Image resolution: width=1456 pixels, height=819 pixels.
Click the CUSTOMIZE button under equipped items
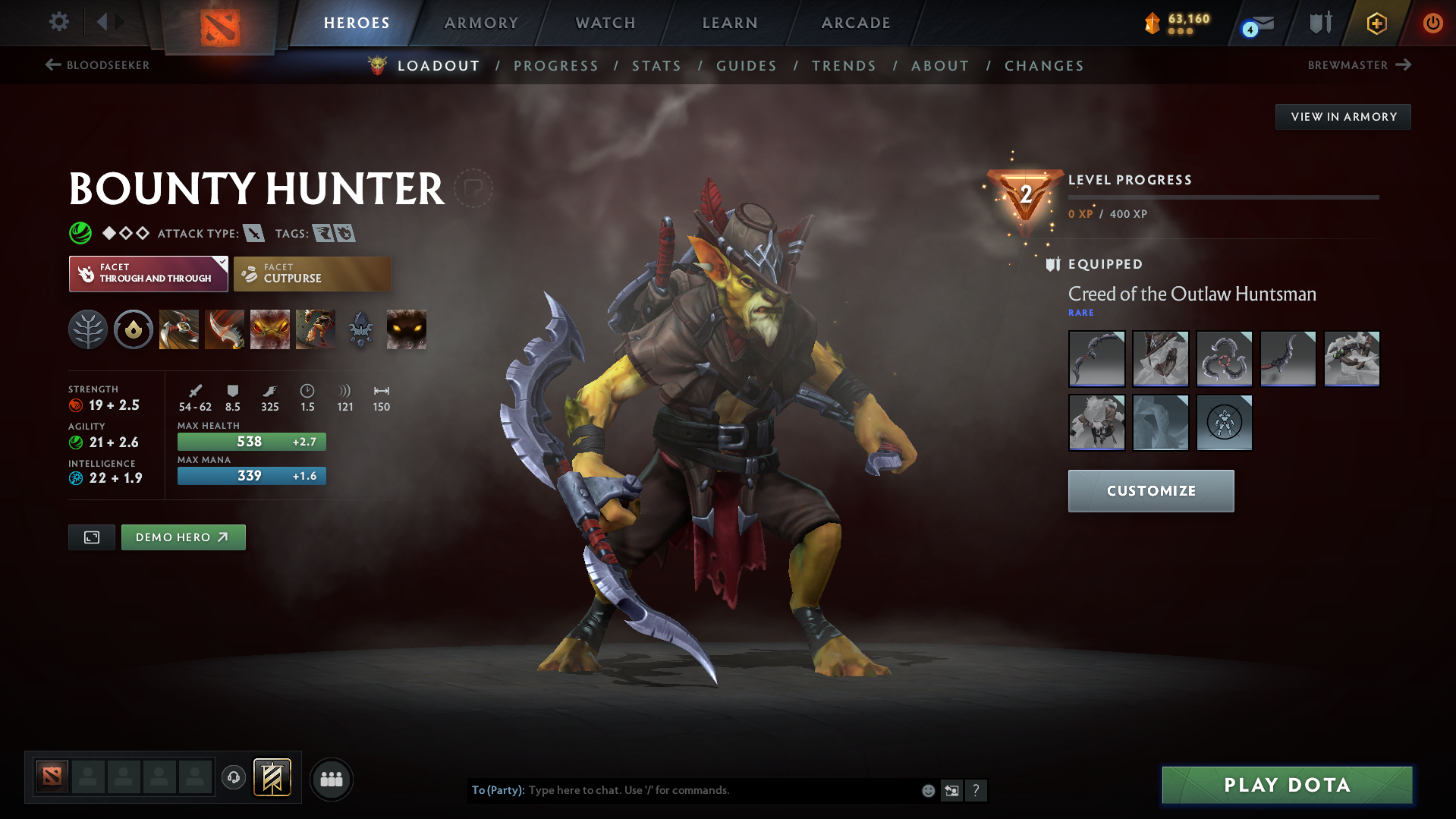(x=1150, y=491)
